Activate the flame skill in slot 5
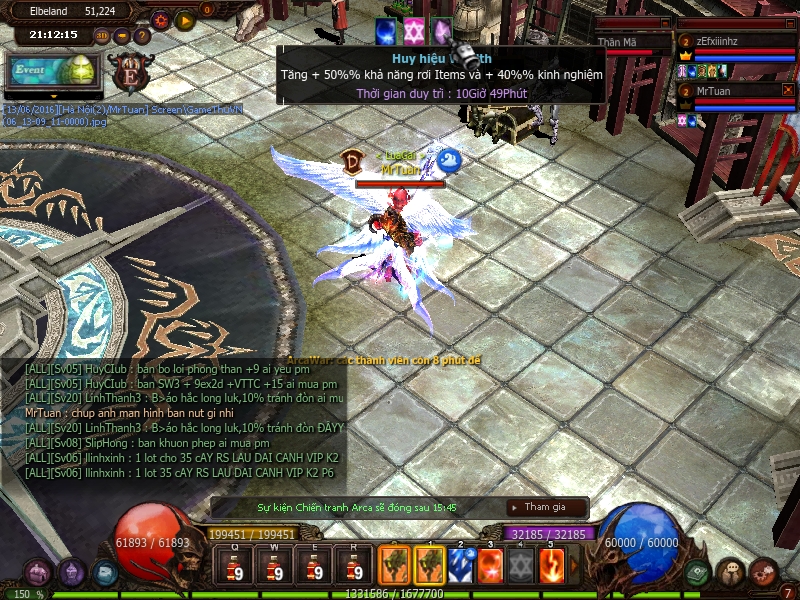 (x=552, y=565)
